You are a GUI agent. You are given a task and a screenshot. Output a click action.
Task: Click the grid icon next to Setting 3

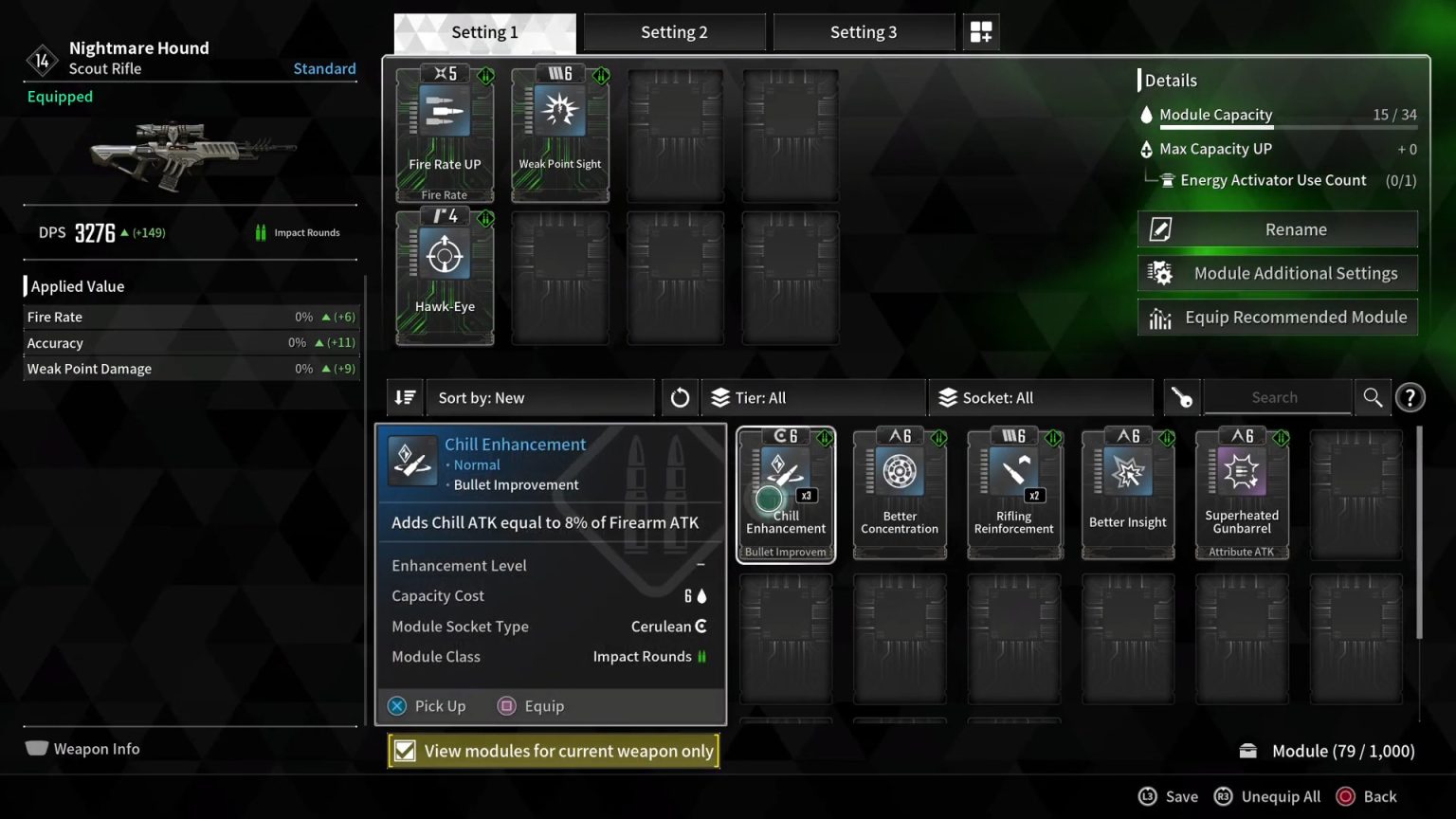tap(981, 31)
